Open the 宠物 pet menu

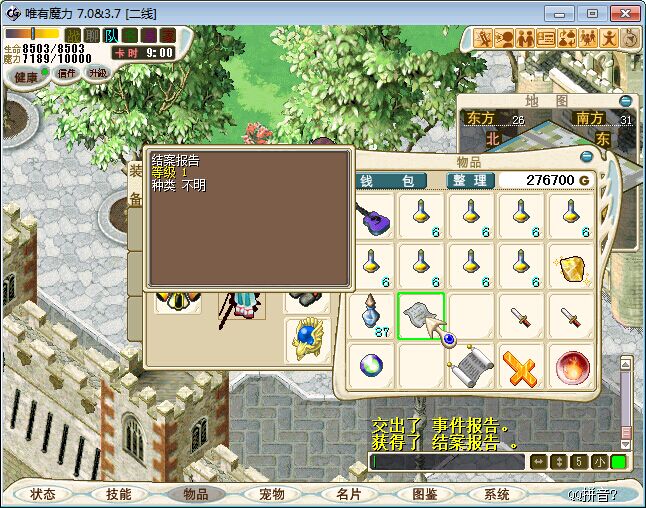pyautogui.click(x=272, y=494)
